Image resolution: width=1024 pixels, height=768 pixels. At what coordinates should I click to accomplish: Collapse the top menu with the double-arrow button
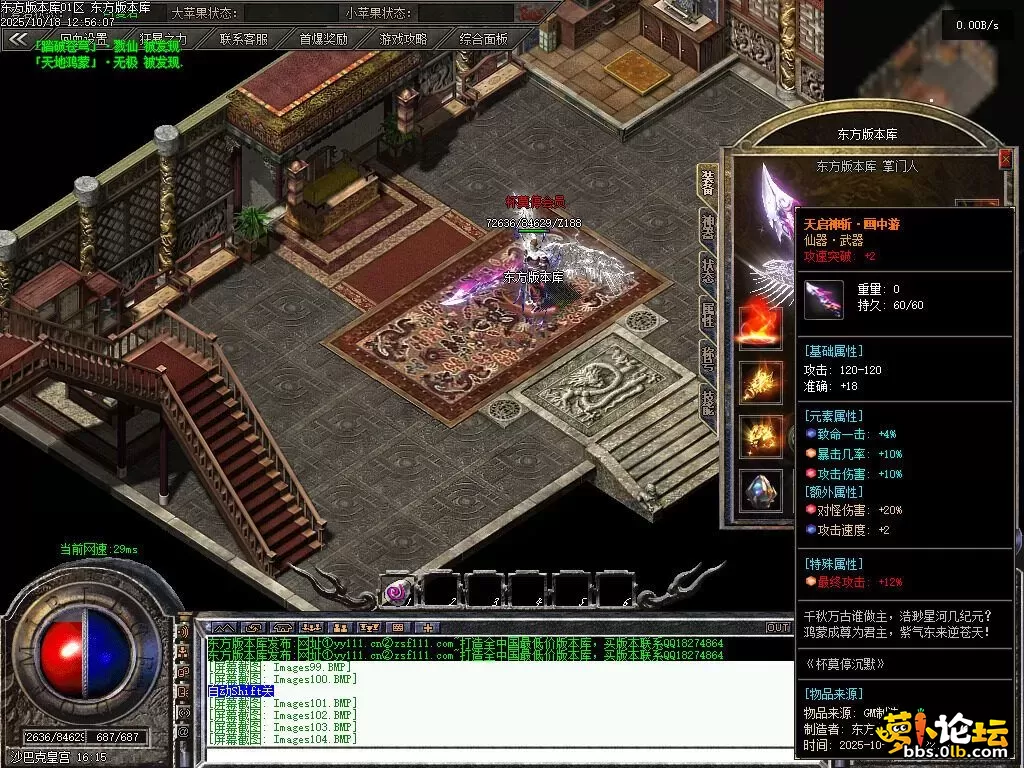(18, 39)
